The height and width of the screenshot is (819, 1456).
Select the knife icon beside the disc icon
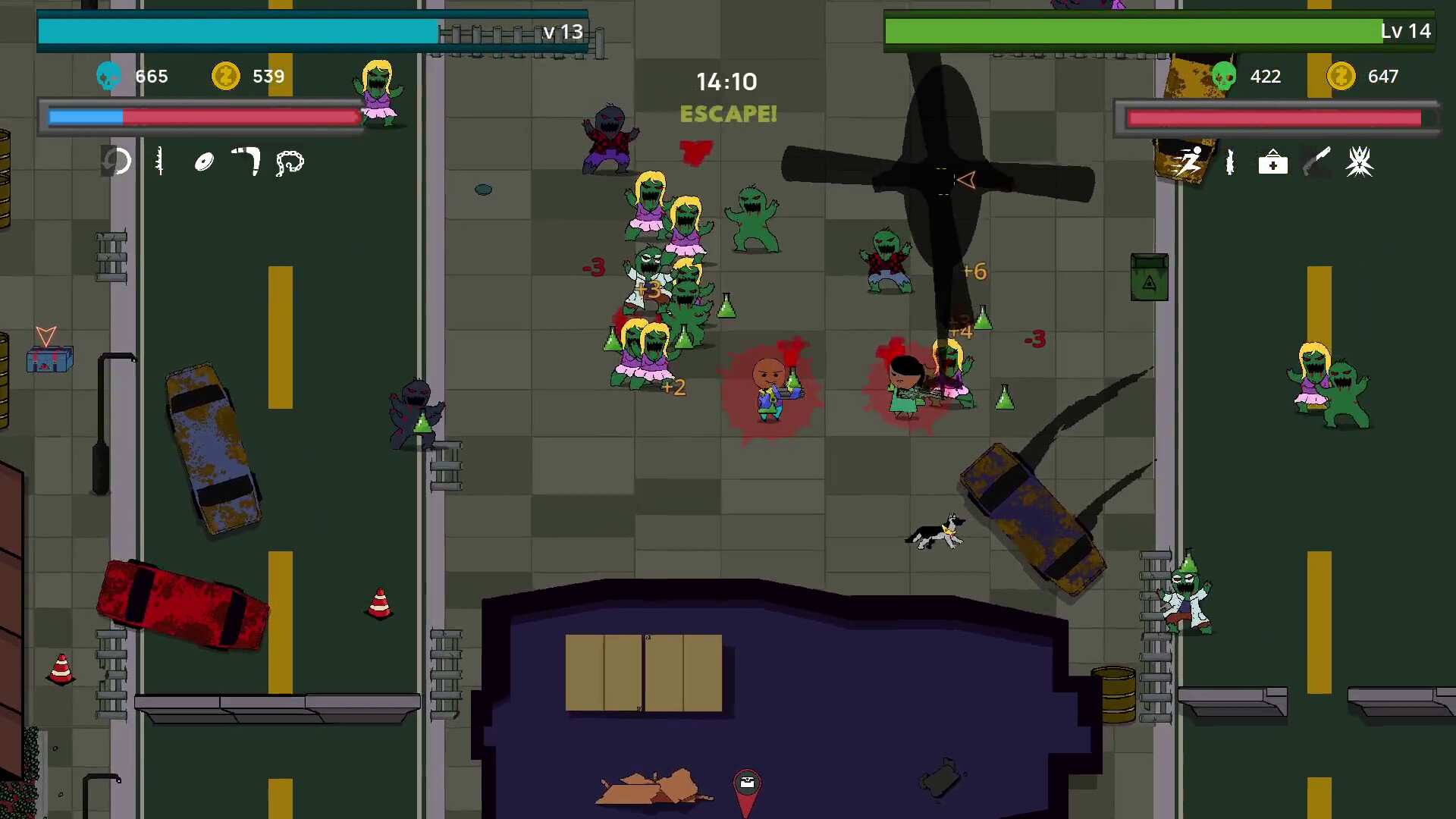click(x=158, y=162)
